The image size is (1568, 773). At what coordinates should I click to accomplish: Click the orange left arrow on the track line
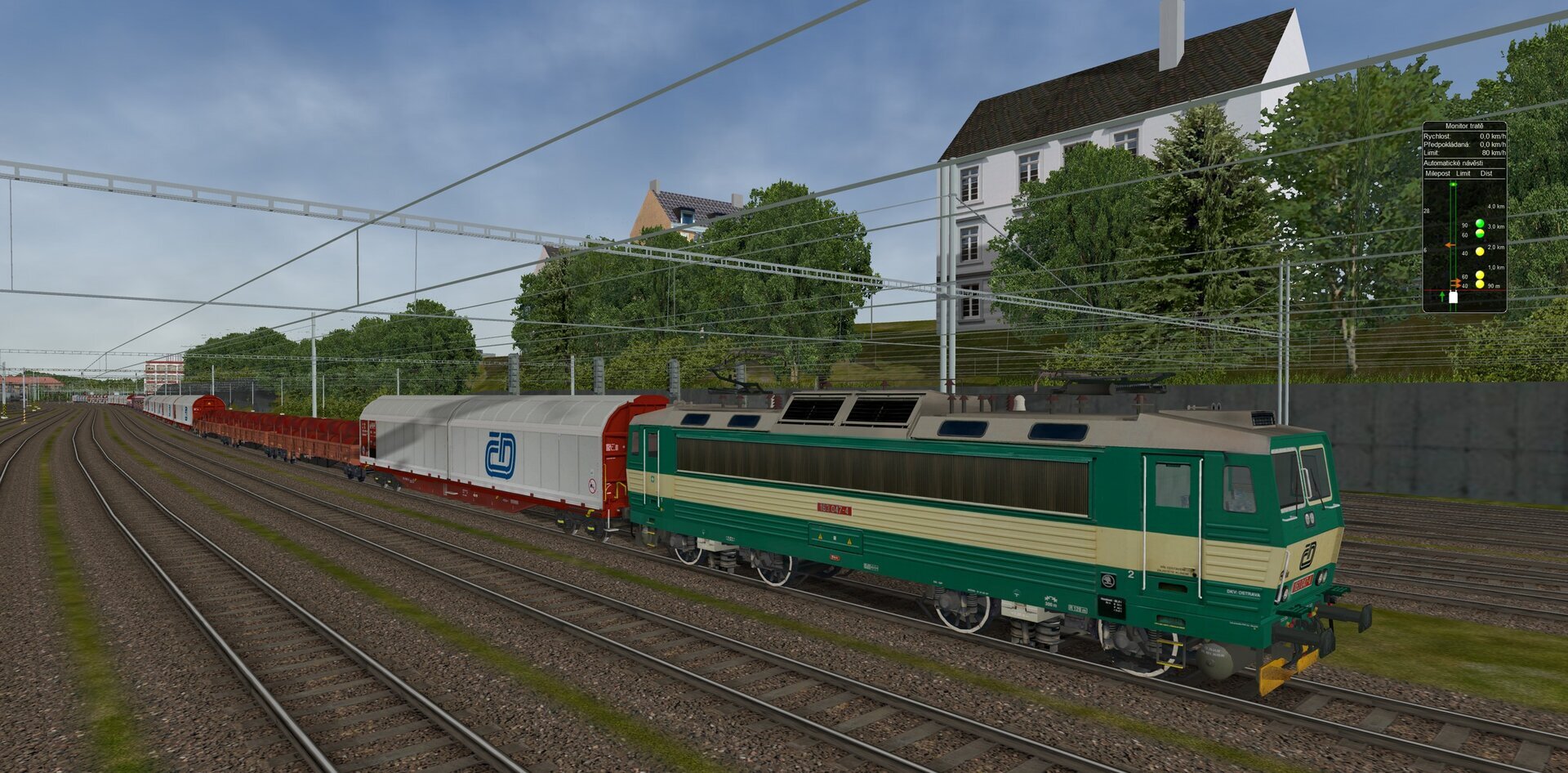[x=1450, y=245]
